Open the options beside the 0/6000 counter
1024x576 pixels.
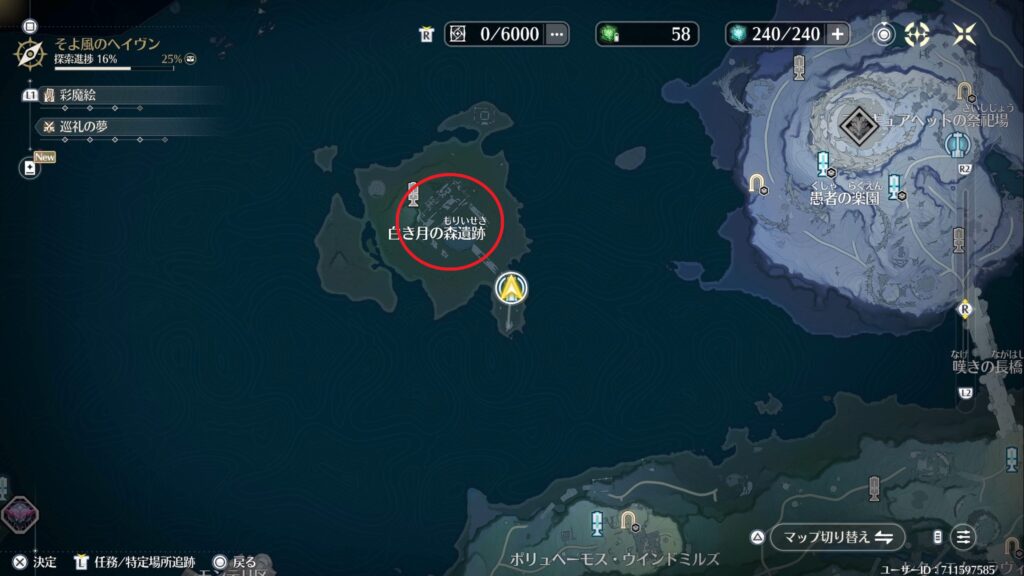tap(557, 34)
